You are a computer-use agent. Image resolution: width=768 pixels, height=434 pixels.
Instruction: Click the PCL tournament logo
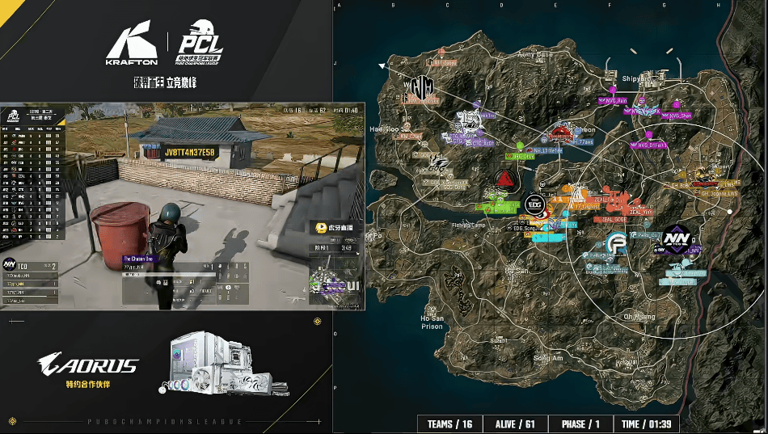click(x=200, y=45)
